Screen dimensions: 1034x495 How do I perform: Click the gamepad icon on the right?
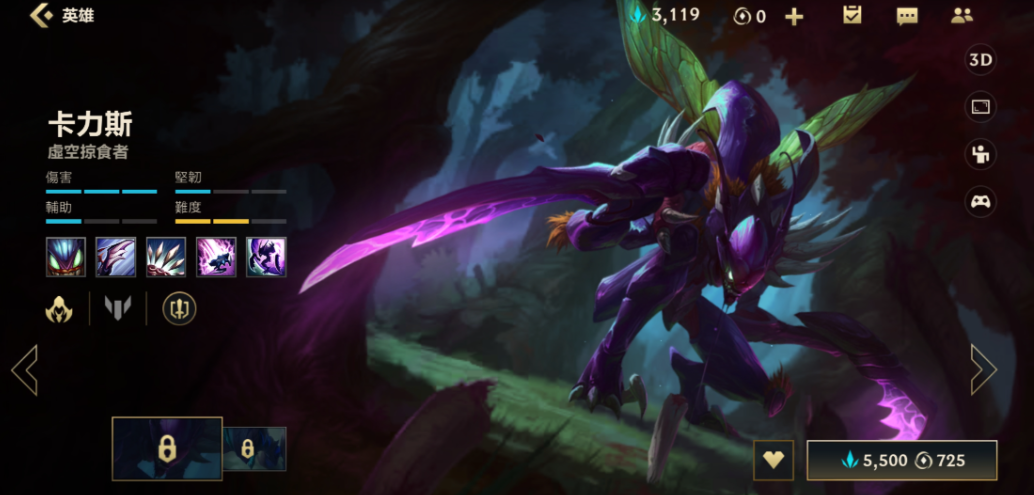coord(980,201)
